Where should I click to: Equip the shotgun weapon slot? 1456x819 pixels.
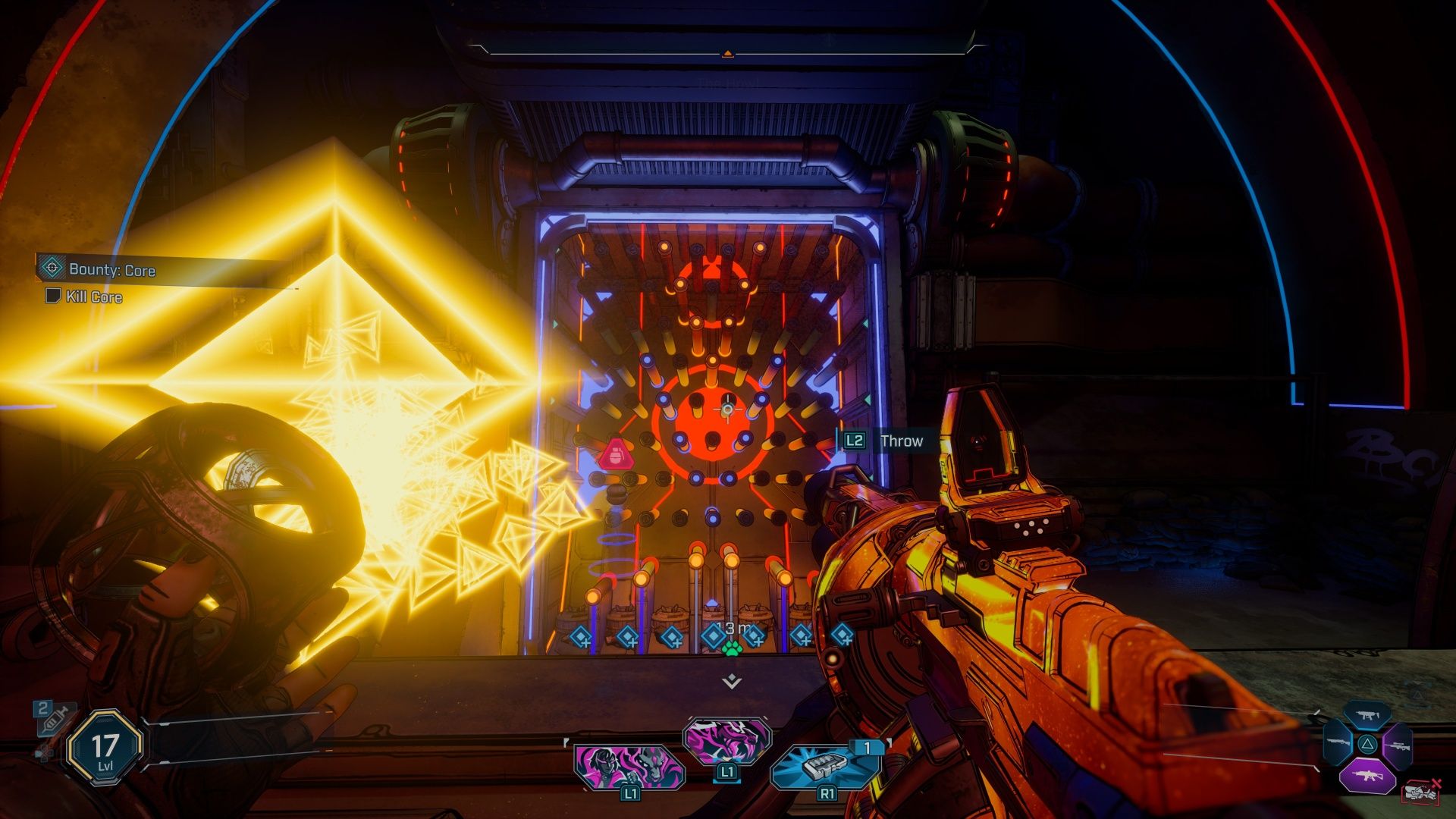click(1338, 745)
